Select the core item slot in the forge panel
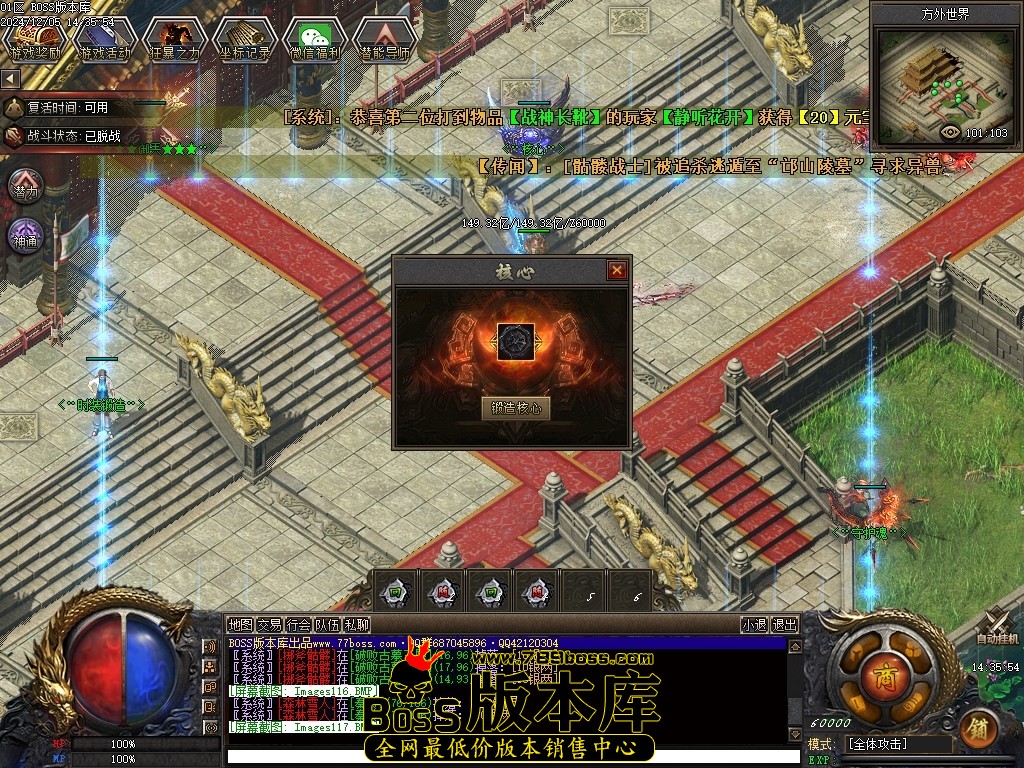The image size is (1024, 768). point(517,342)
